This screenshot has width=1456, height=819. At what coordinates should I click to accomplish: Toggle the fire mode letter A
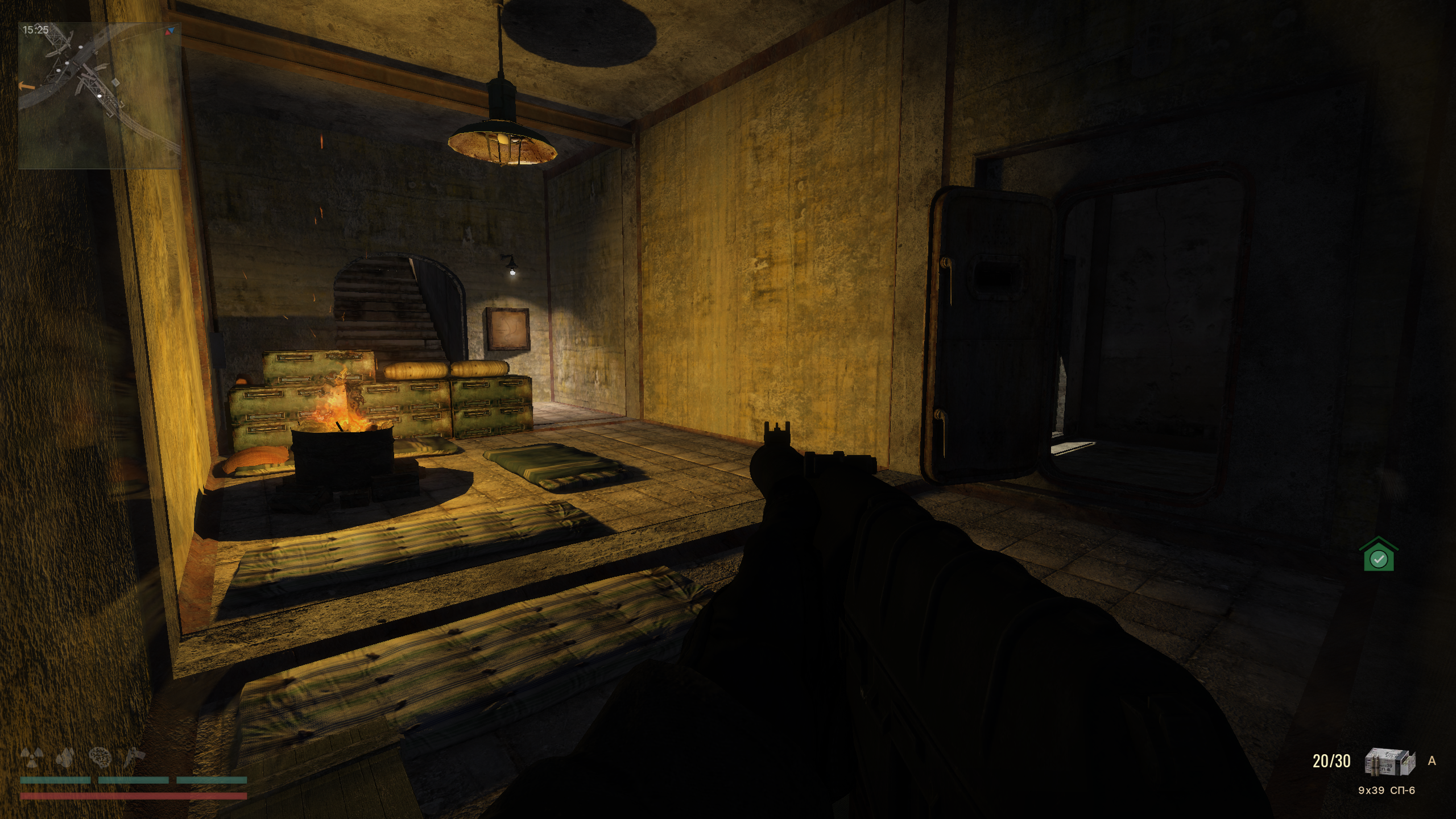pyautogui.click(x=1432, y=761)
